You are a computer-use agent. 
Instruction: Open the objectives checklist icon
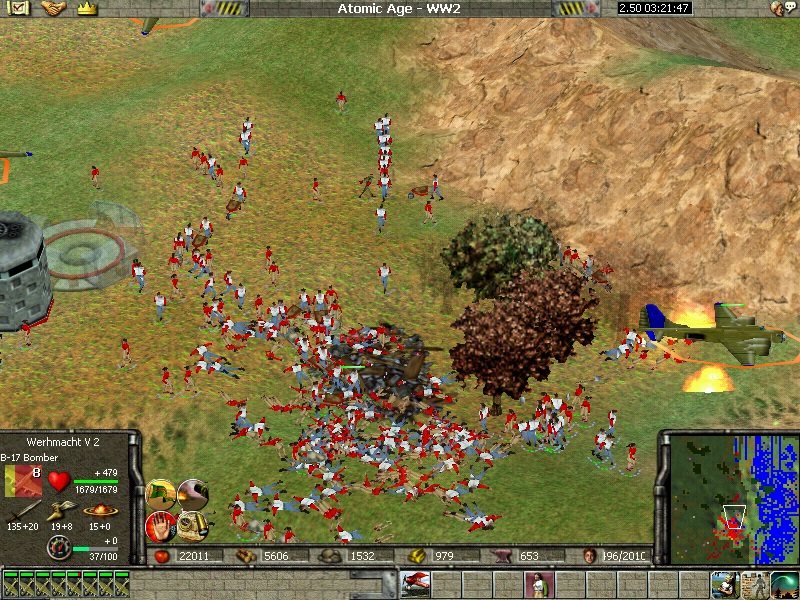tap(20, 8)
